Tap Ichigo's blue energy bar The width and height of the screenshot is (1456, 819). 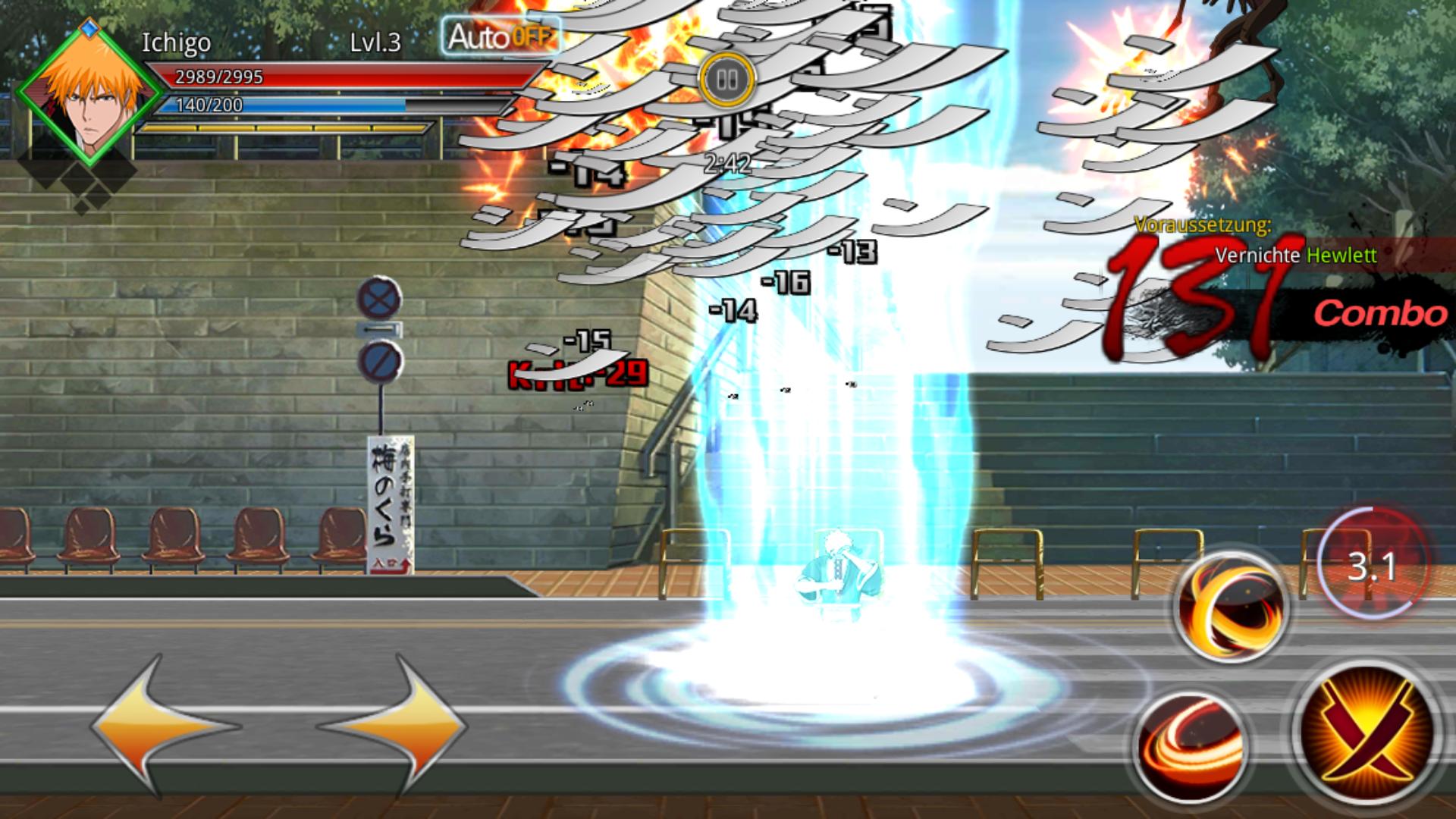coord(288,106)
